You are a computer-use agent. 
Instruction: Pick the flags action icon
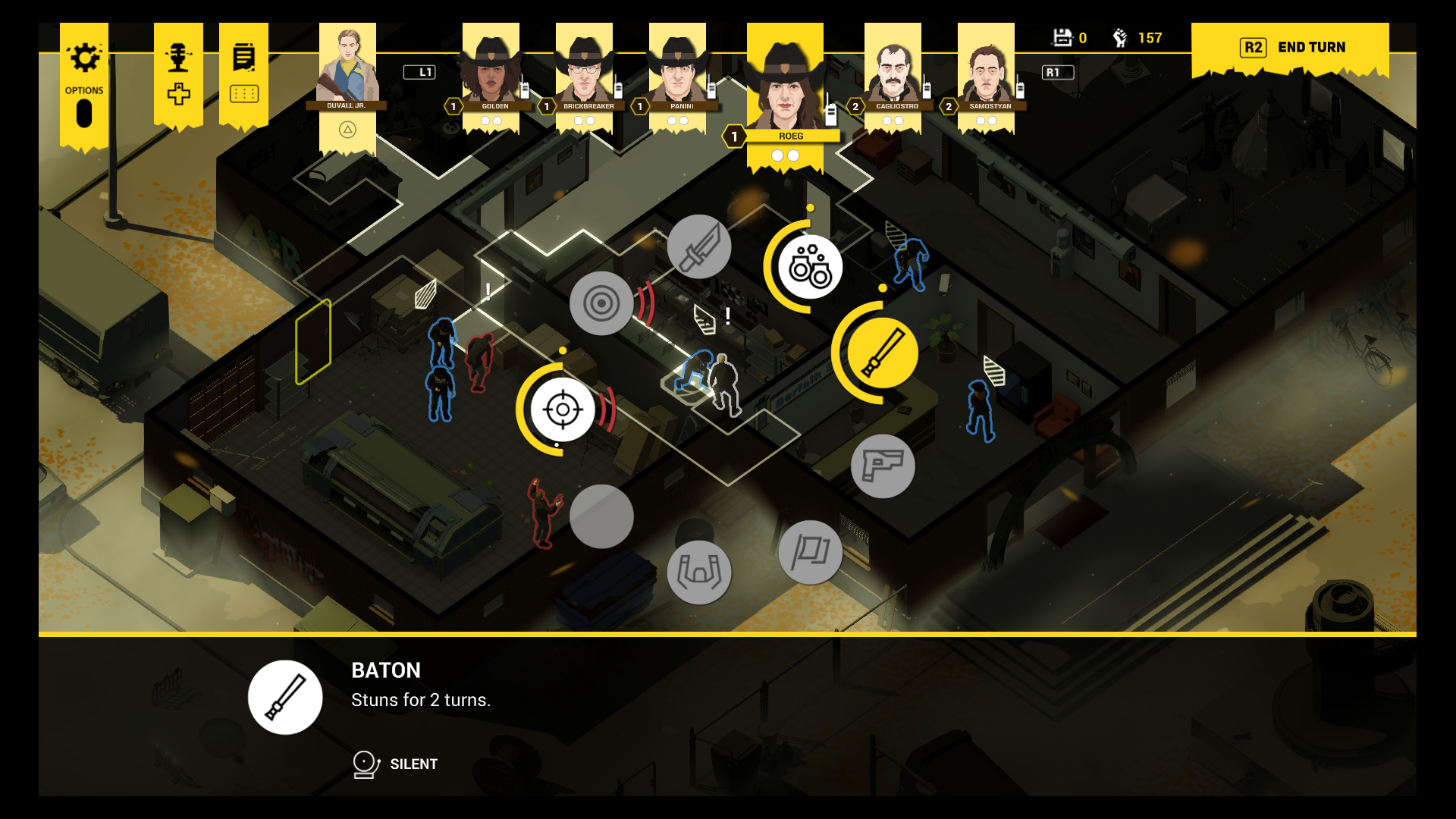[810, 552]
